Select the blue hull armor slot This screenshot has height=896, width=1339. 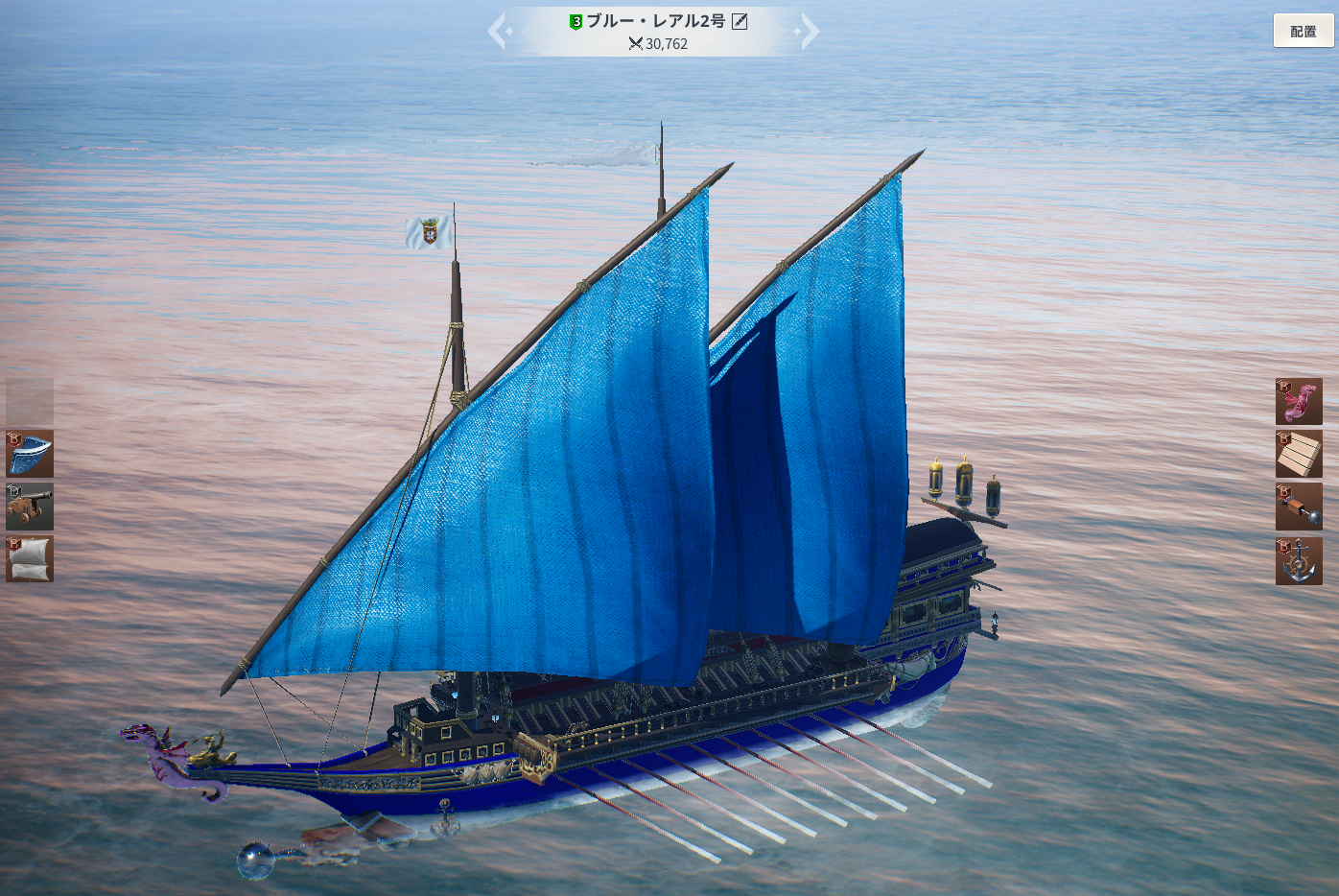[x=30, y=454]
